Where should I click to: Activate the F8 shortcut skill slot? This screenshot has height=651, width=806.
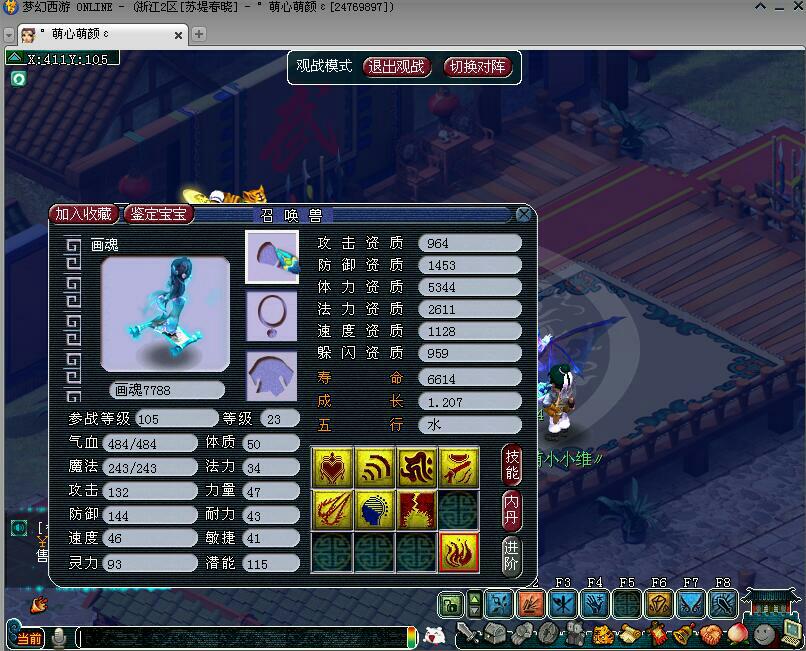pyautogui.click(x=723, y=603)
